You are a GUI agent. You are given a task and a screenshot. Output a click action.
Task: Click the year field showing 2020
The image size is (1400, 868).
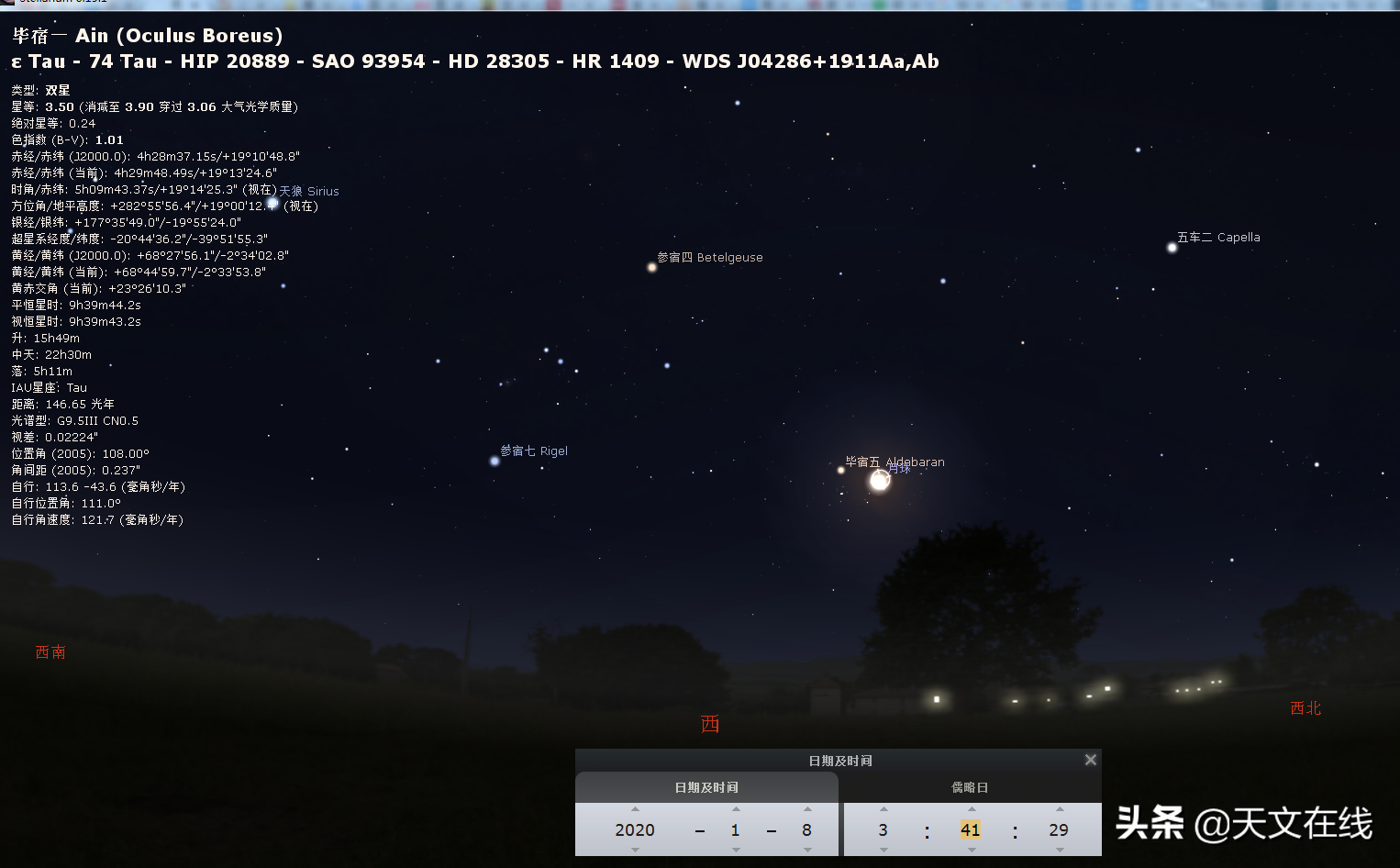point(635,829)
